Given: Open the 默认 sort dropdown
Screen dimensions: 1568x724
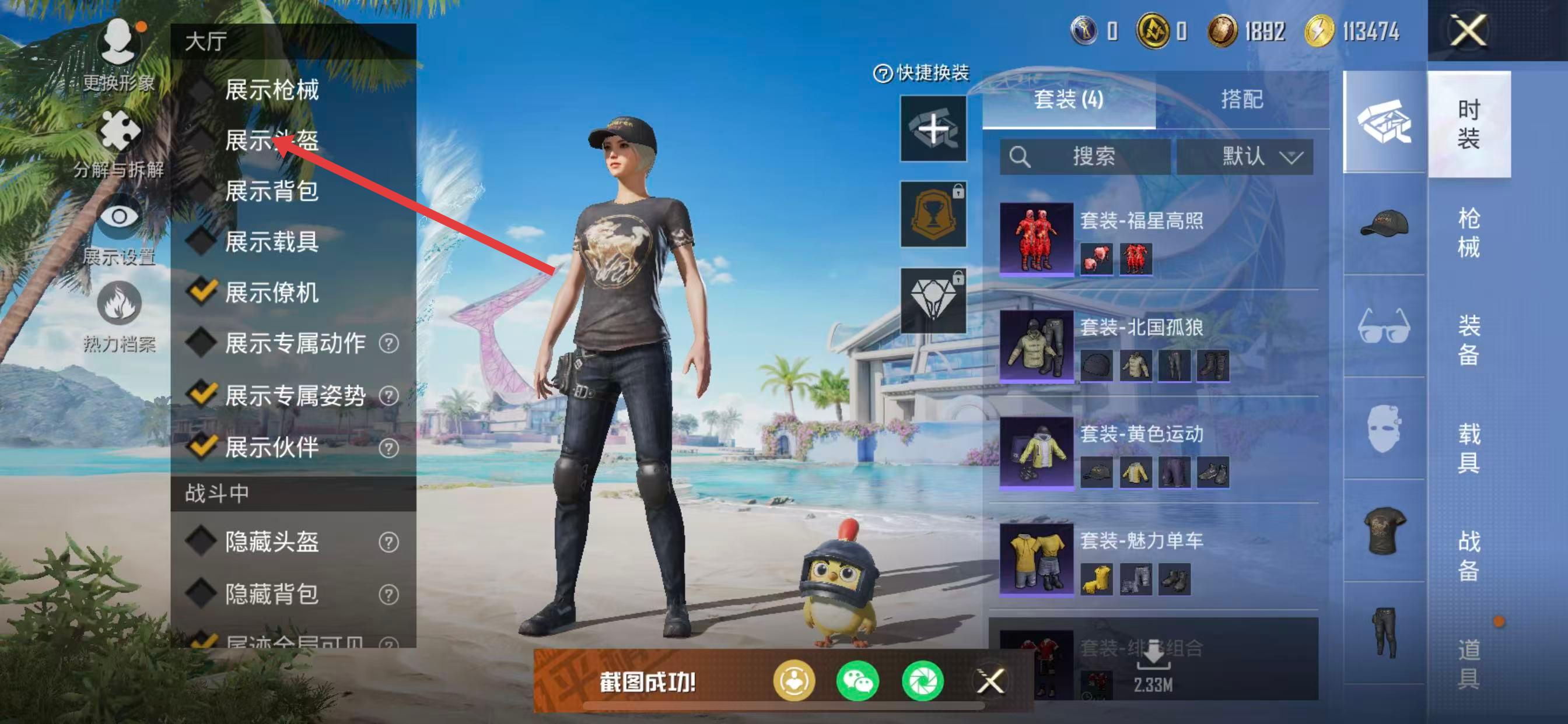Looking at the screenshot, I should pyautogui.click(x=1245, y=157).
